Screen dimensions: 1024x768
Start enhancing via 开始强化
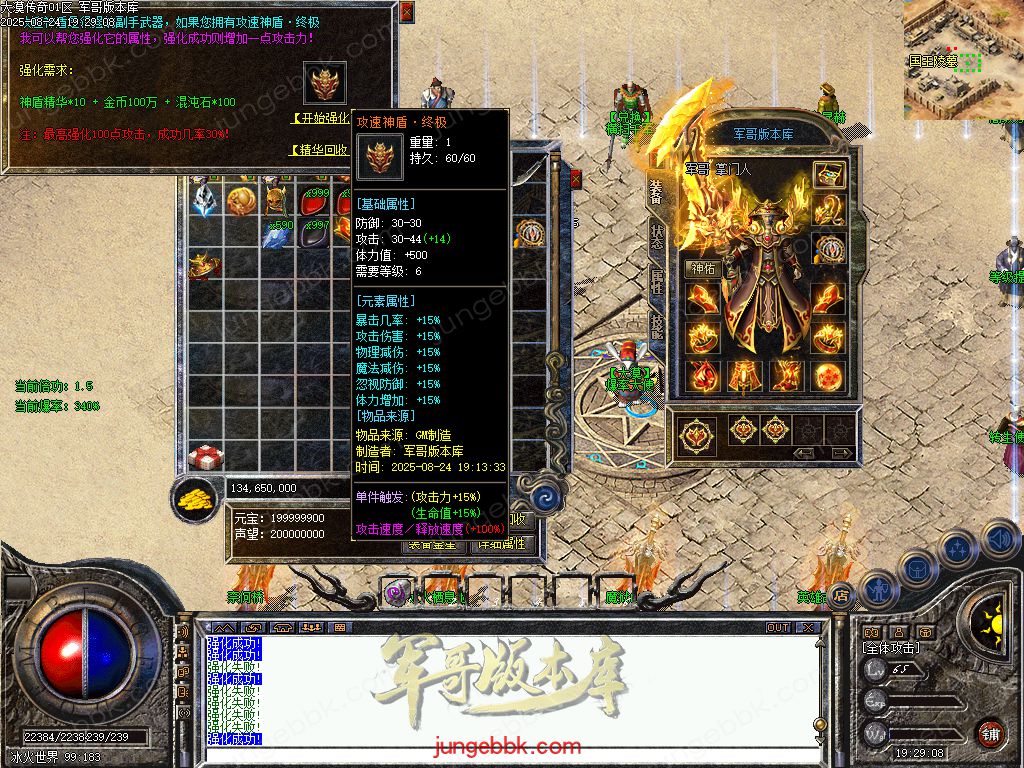point(321,118)
